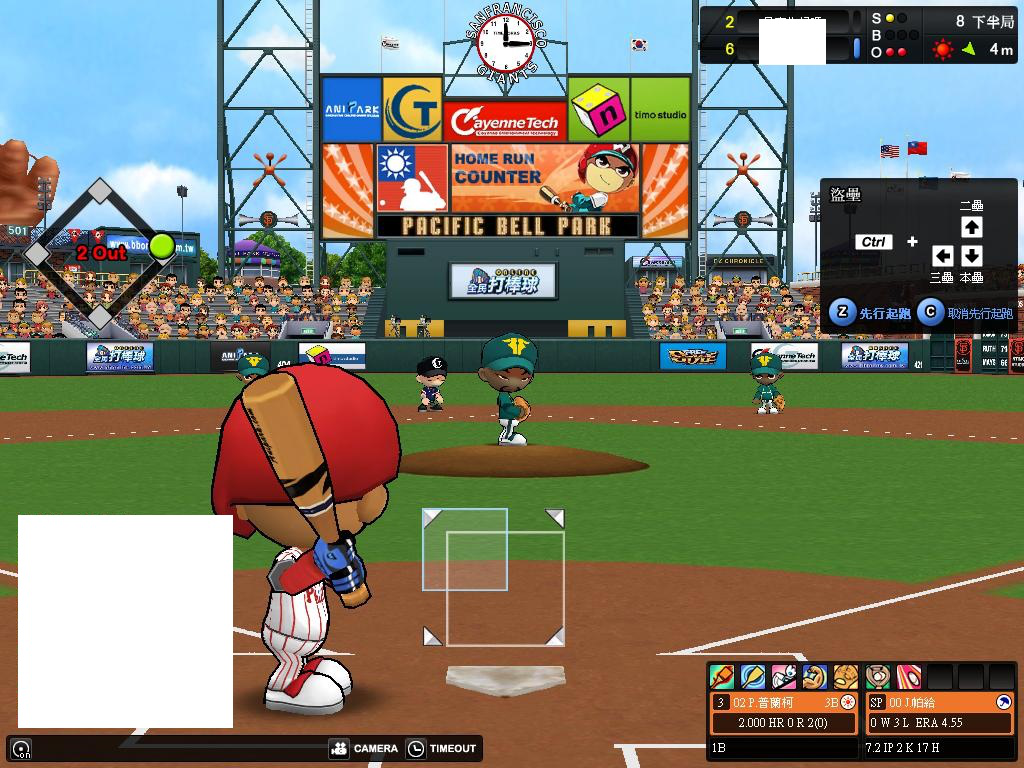The height and width of the screenshot is (768, 1024).
Task: Select the paint brush skill icon
Action: 721,677
